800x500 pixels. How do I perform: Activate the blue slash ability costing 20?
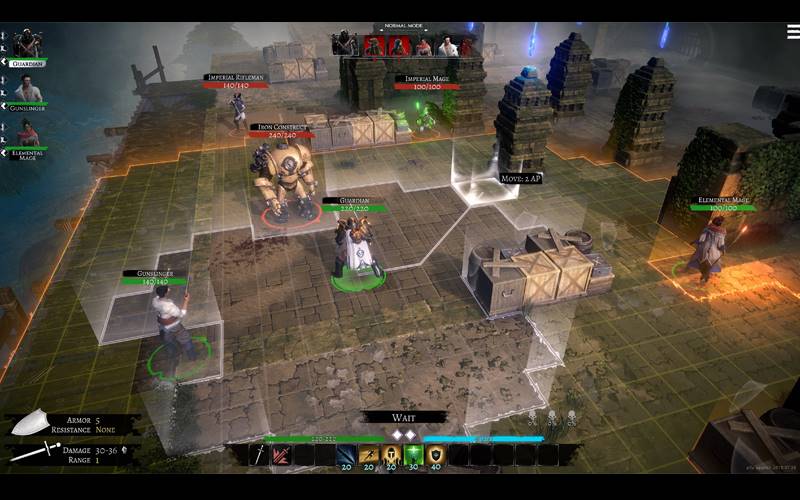coord(346,455)
